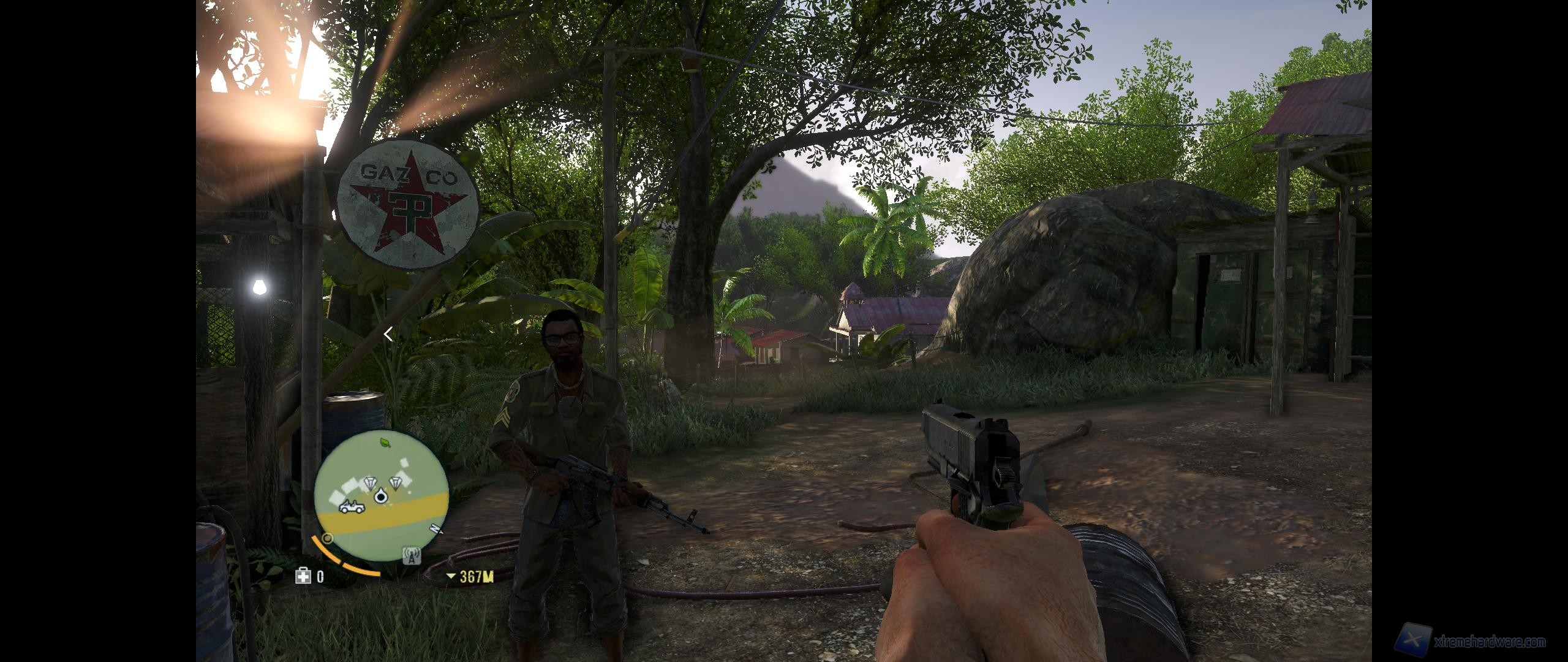
Task: Click the oil drop fuel marker on minimap
Action: (380, 496)
